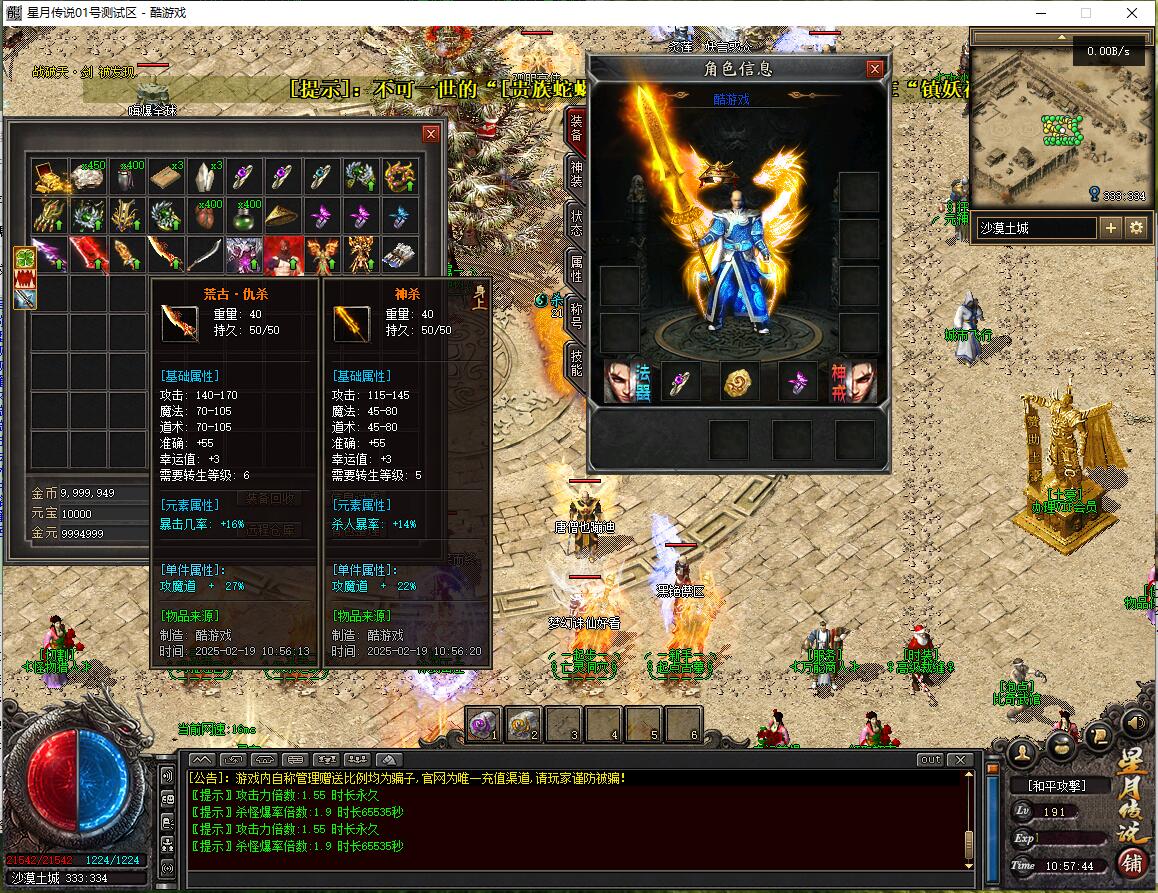Click the plus button beside map name
This screenshot has width=1158, height=893.
pyautogui.click(x=1111, y=228)
